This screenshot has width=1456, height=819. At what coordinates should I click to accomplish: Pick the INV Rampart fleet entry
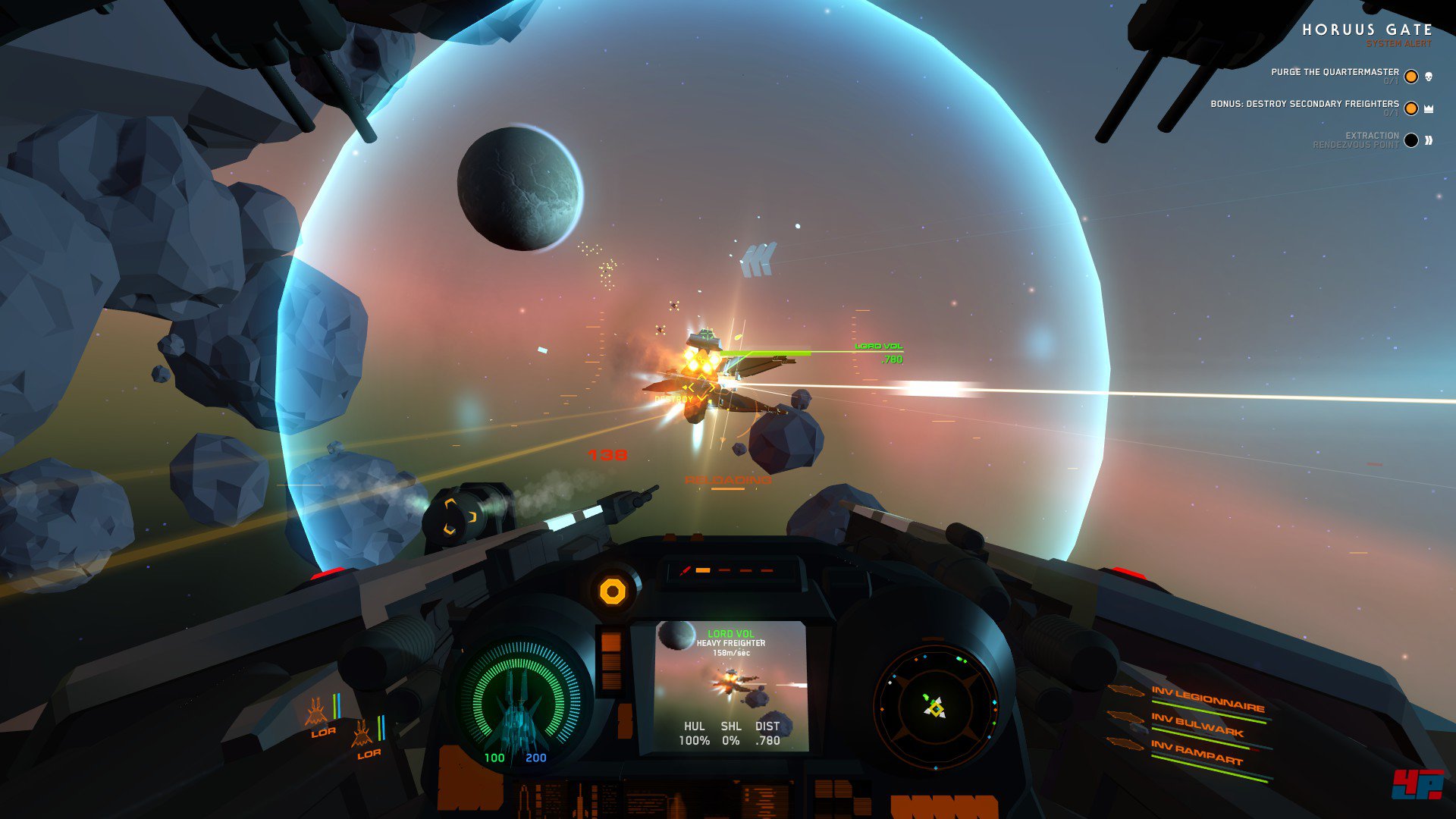pyautogui.click(x=1196, y=752)
